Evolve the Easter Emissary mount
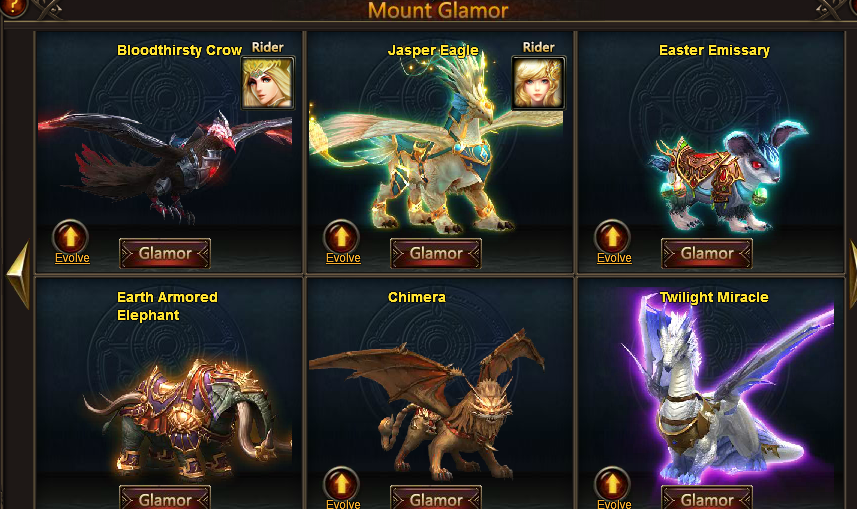This screenshot has width=857, height=509. (x=613, y=238)
